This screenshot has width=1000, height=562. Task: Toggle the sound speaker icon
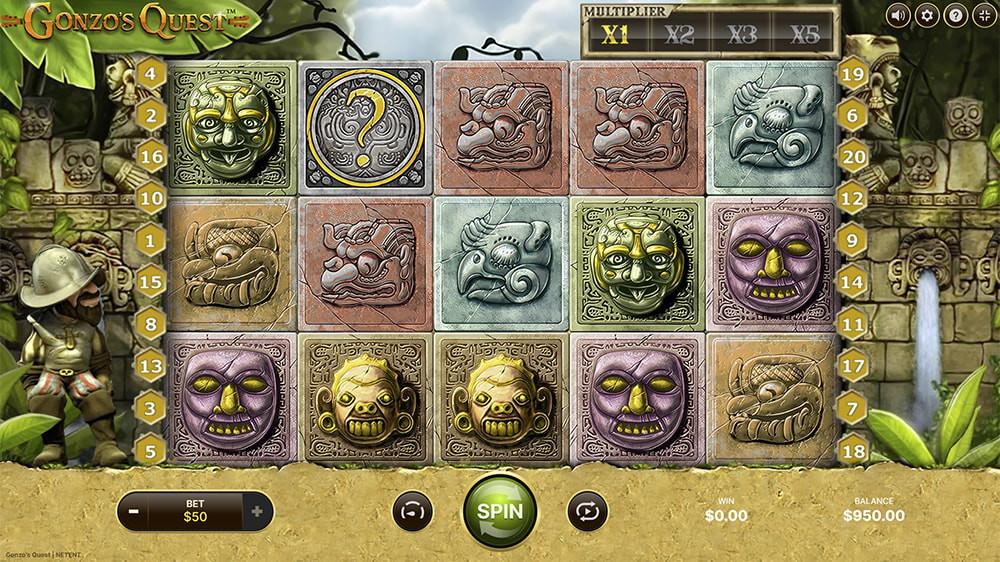pos(897,15)
